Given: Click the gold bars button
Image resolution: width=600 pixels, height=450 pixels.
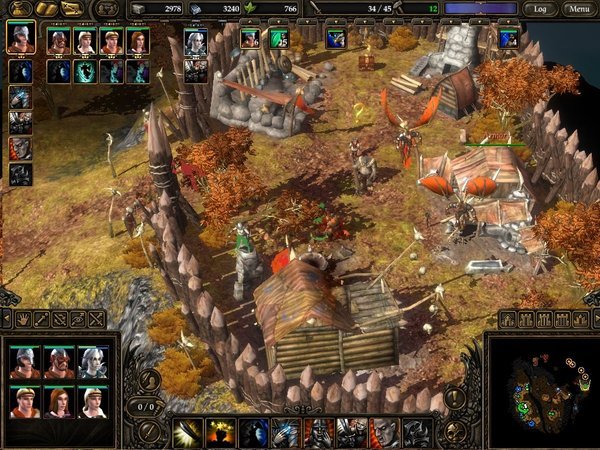Looking at the screenshot, I should point(44,9).
